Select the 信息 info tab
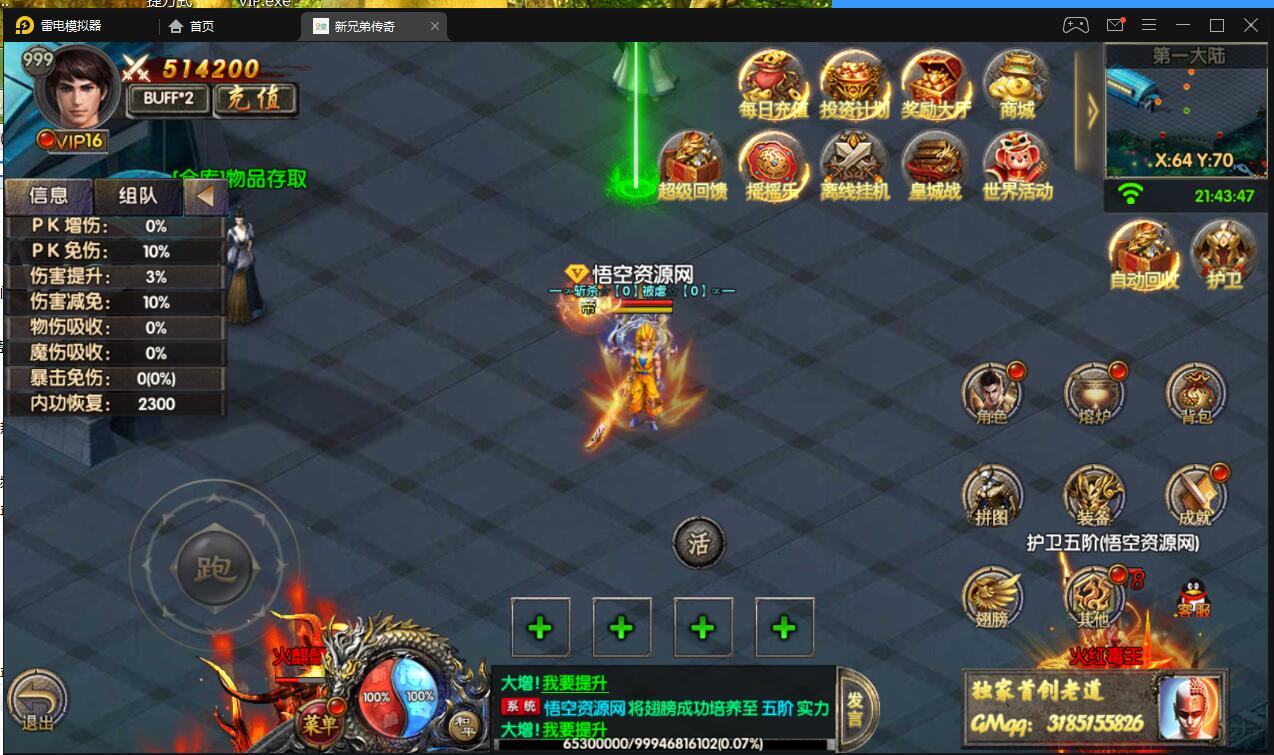 (49, 196)
